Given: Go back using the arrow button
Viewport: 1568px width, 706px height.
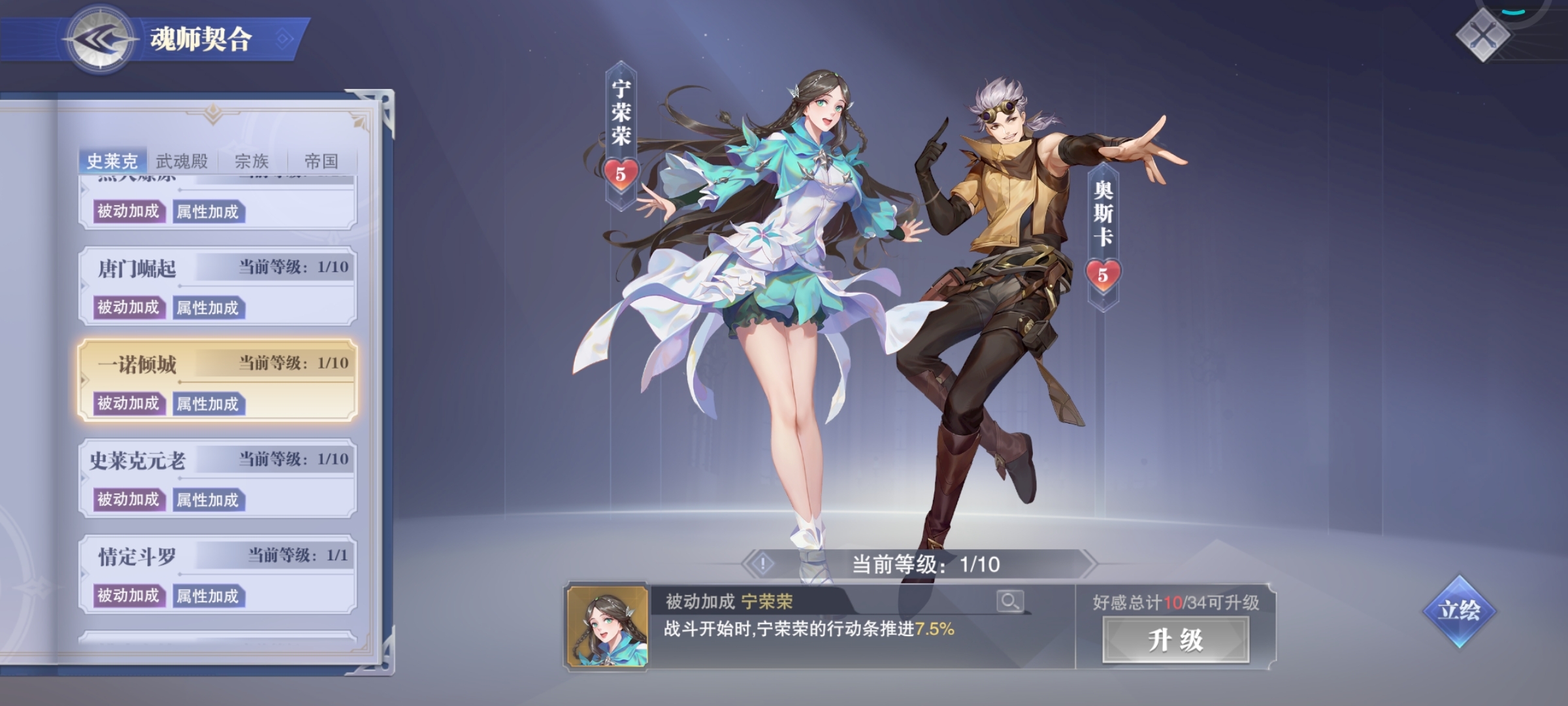Looking at the screenshot, I should pos(99,39).
